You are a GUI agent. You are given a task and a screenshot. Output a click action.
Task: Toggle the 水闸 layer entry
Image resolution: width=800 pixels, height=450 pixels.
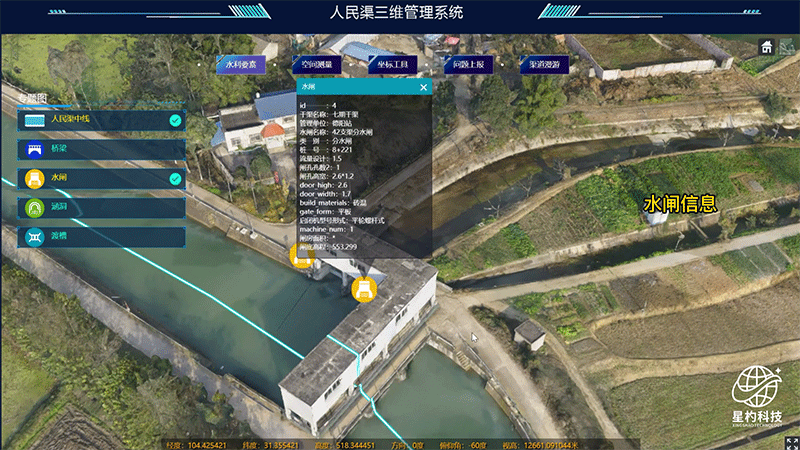tap(100, 178)
